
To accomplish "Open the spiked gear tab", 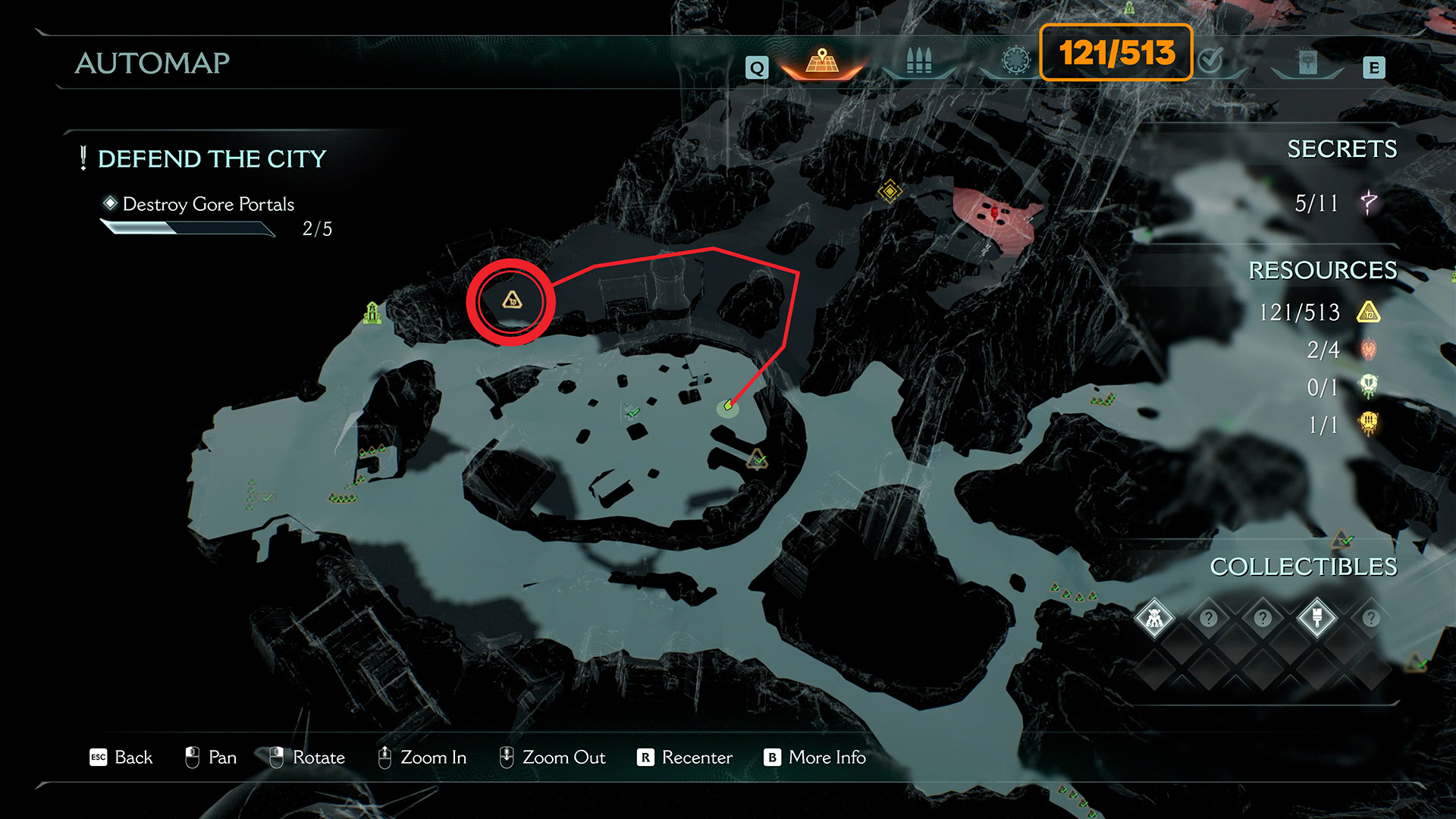I will [1015, 61].
